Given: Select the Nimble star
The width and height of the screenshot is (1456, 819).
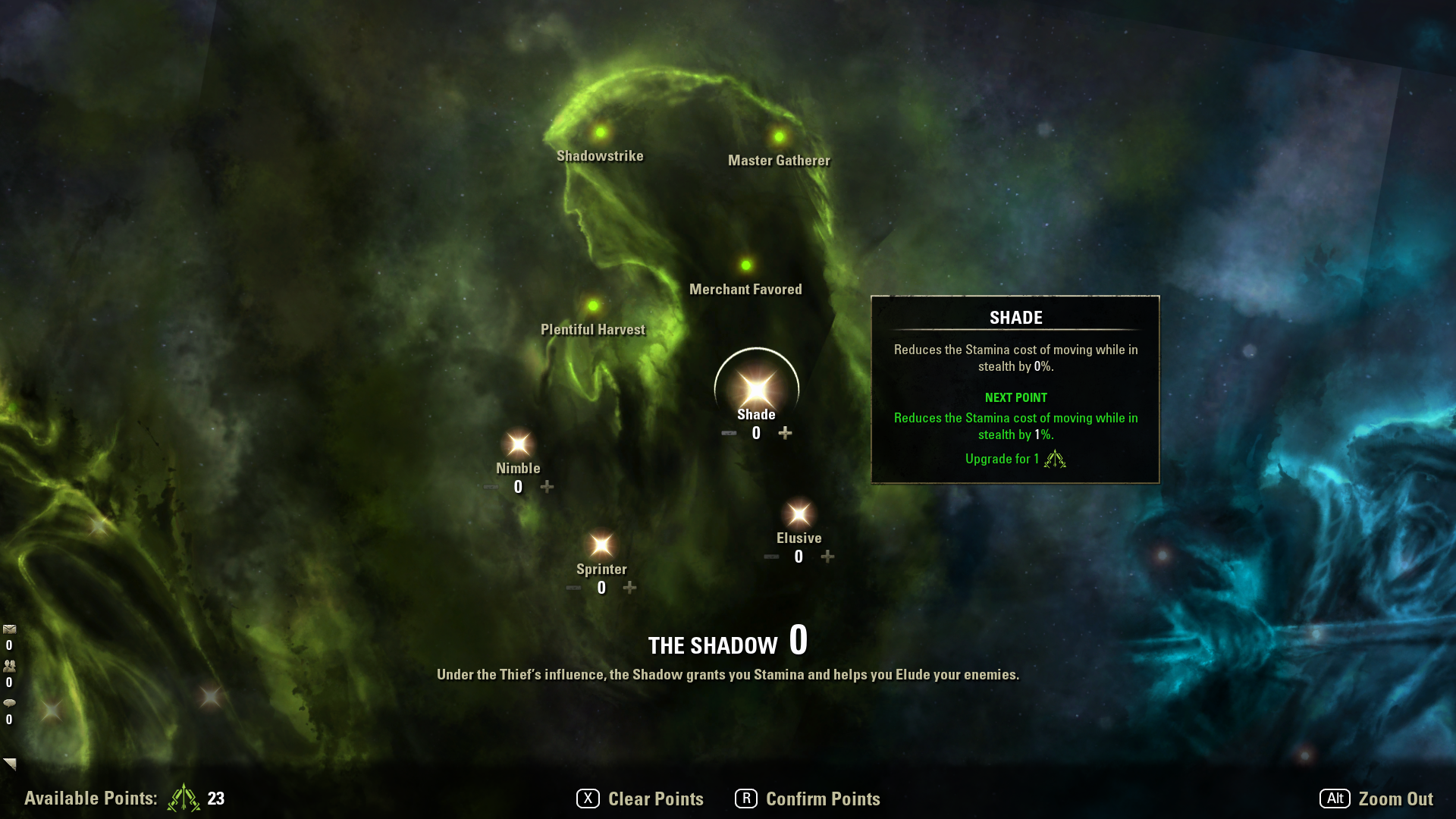Looking at the screenshot, I should coord(519,444).
